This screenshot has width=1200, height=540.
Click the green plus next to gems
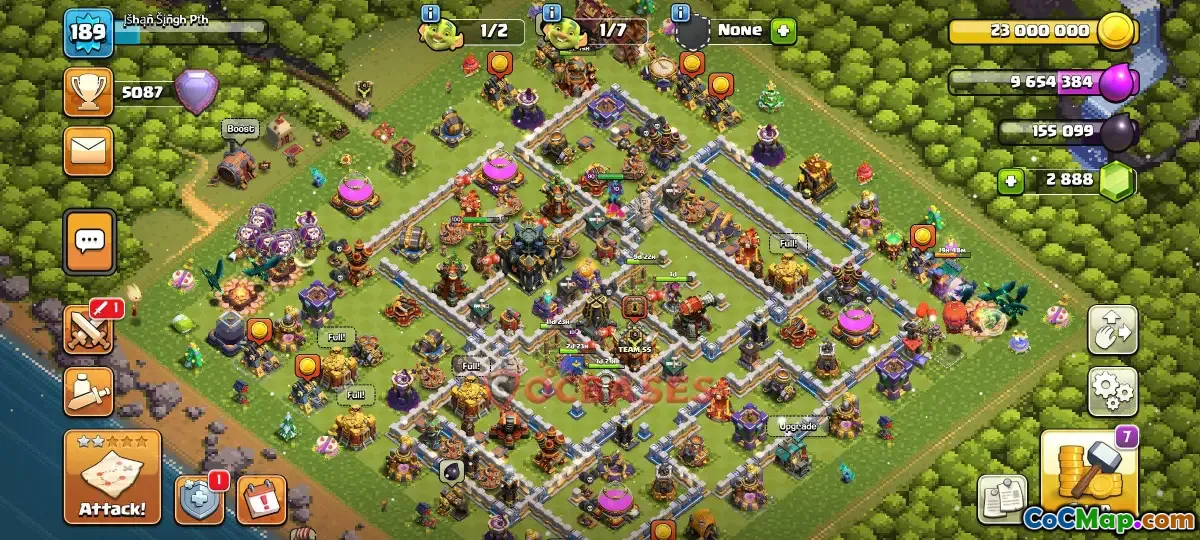1012,183
